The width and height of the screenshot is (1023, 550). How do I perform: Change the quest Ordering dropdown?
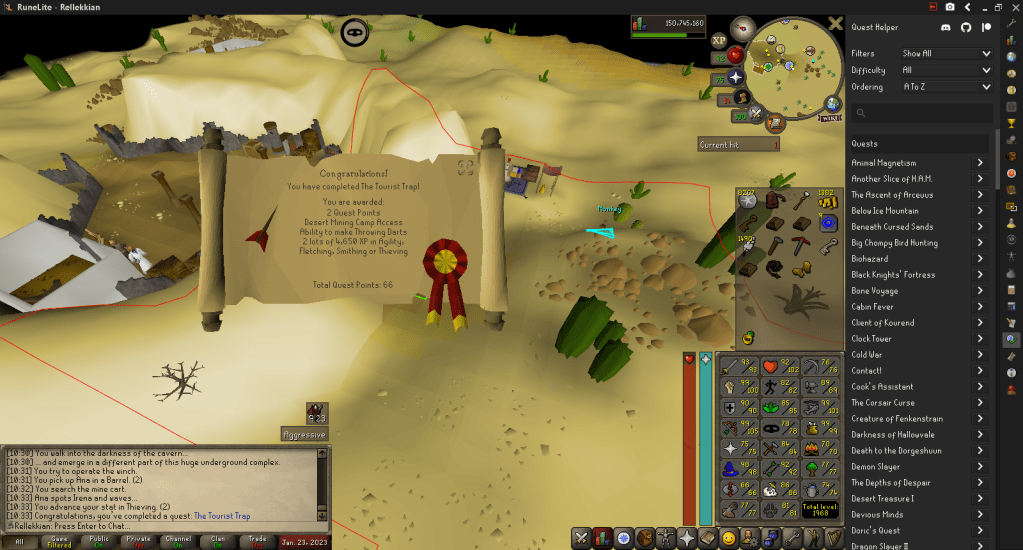click(x=945, y=87)
